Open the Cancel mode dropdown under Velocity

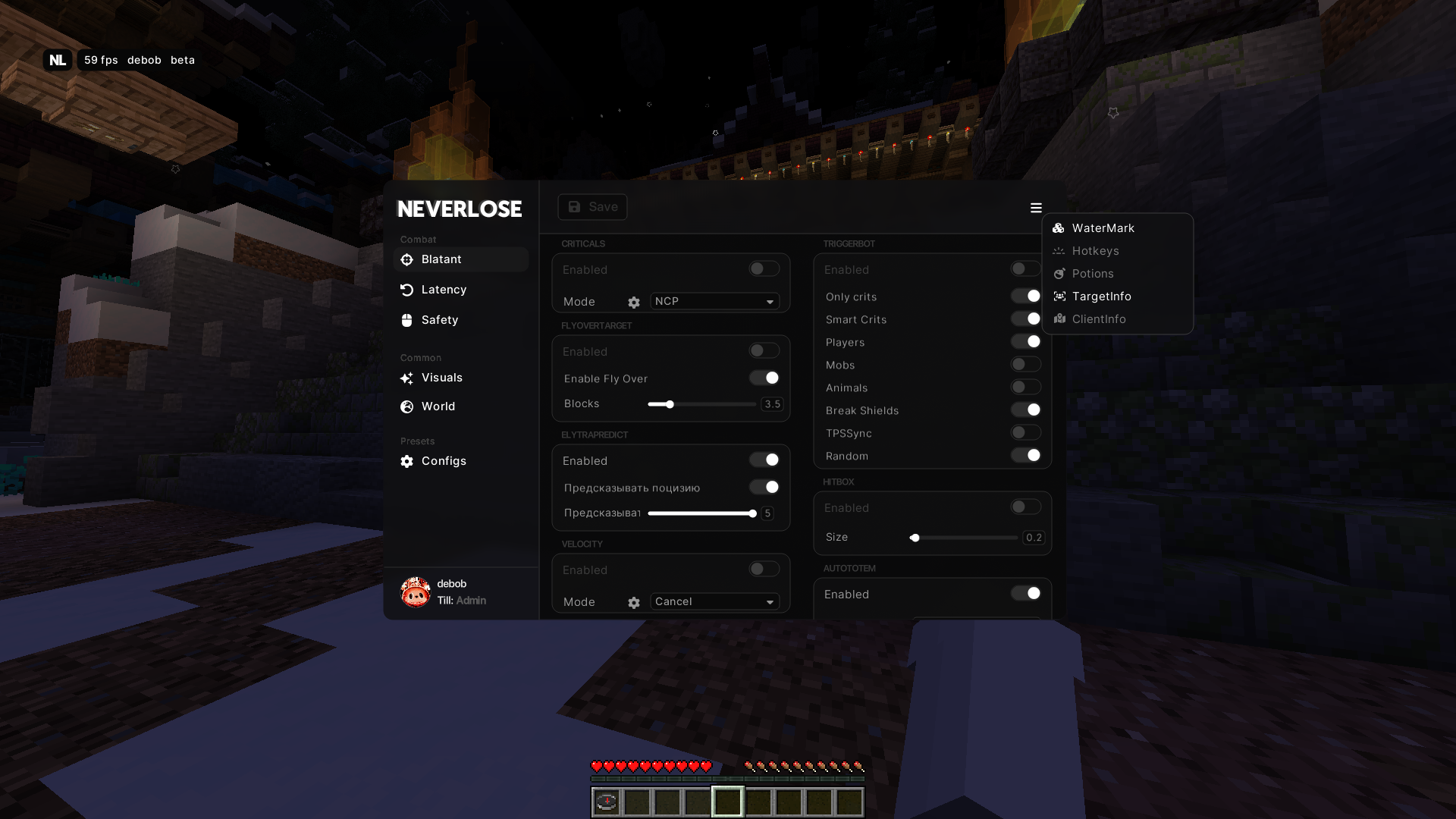[x=713, y=601]
